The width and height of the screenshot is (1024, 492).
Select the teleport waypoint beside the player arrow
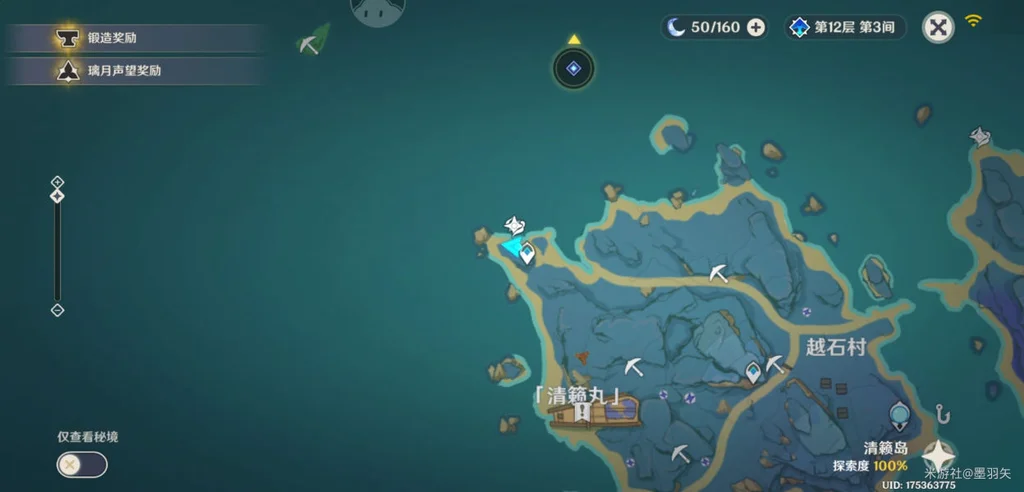(528, 255)
